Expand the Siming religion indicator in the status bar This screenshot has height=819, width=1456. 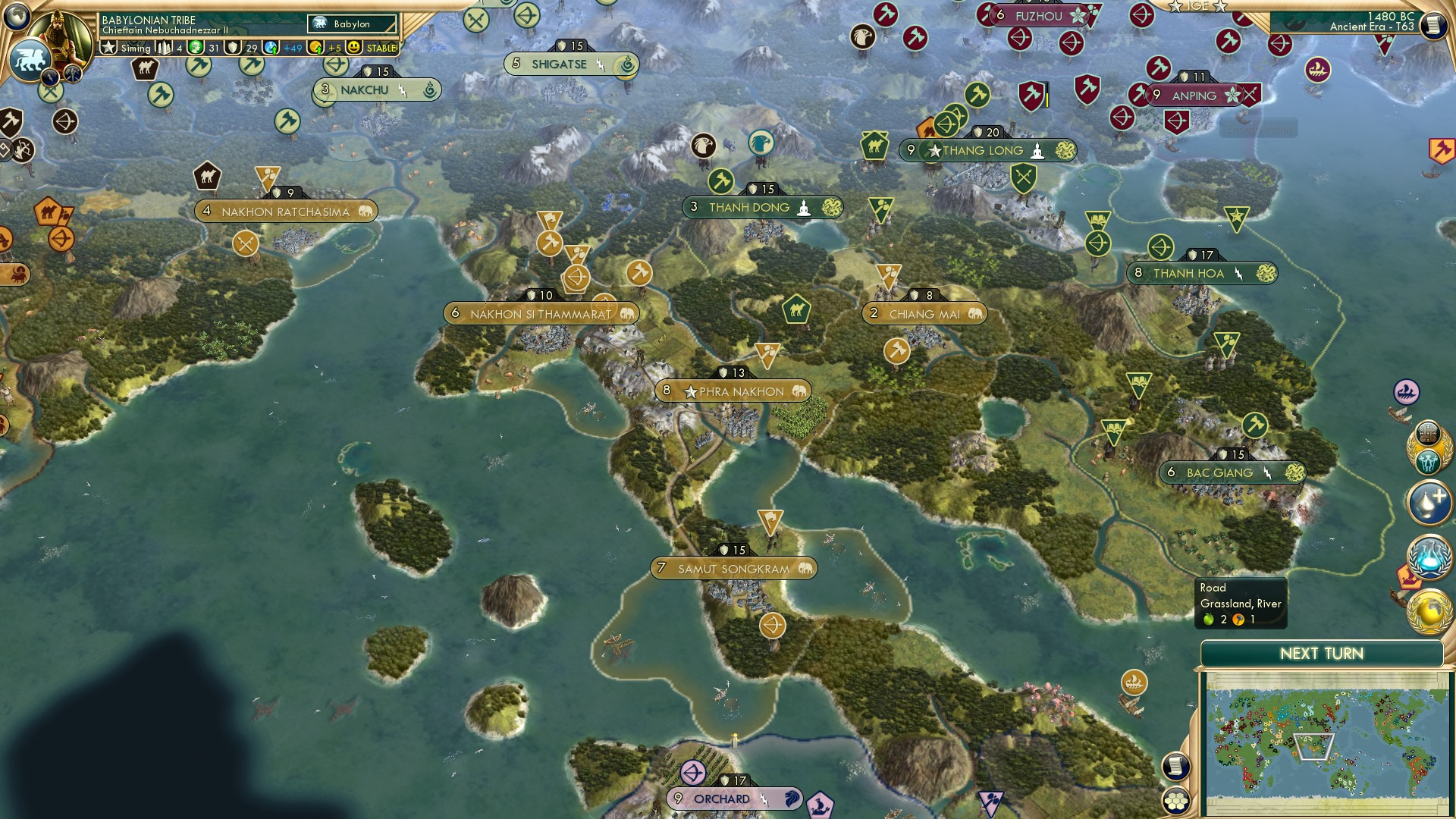pyautogui.click(x=125, y=47)
